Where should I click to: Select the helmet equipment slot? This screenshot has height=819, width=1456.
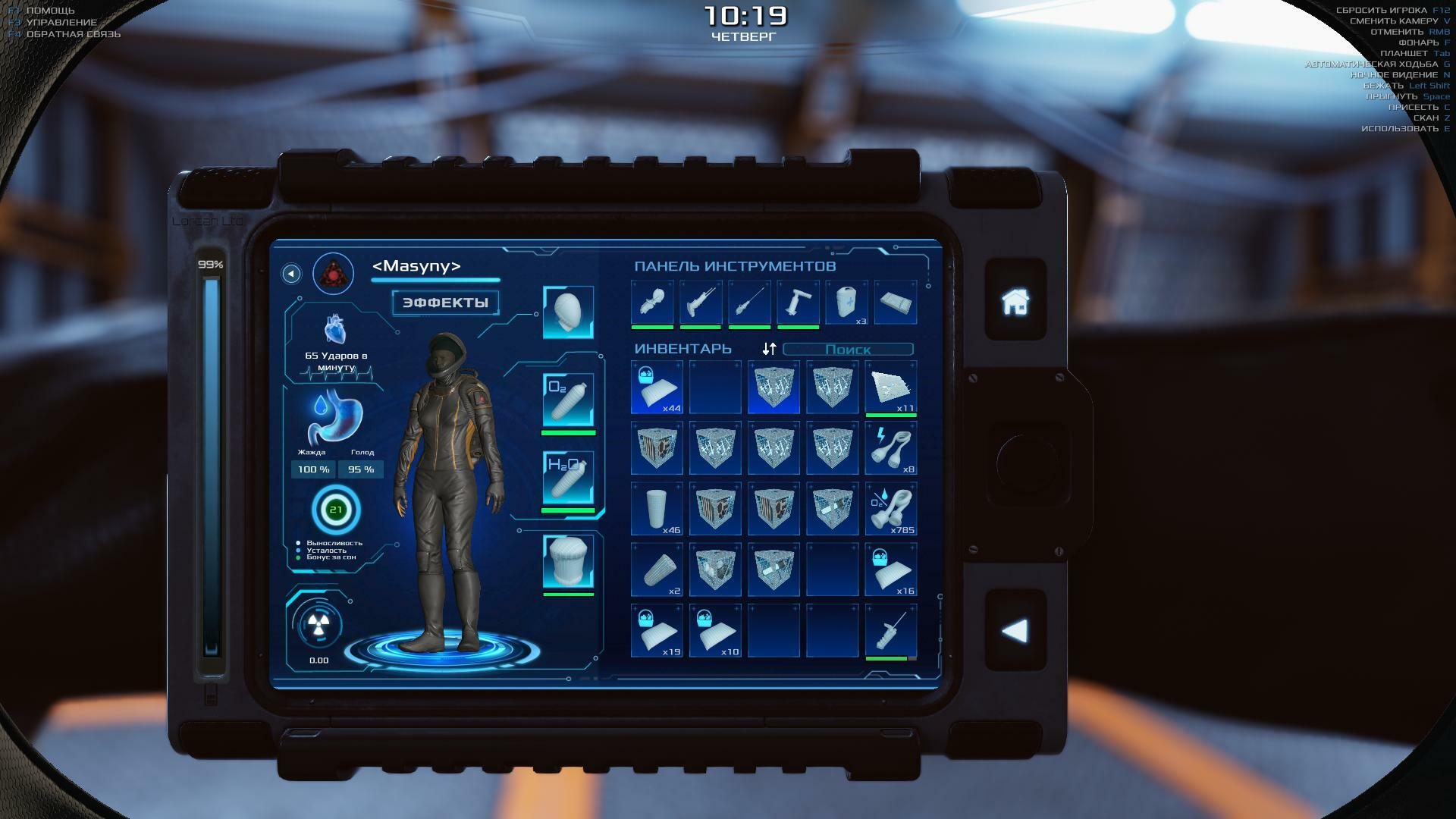pyautogui.click(x=568, y=312)
